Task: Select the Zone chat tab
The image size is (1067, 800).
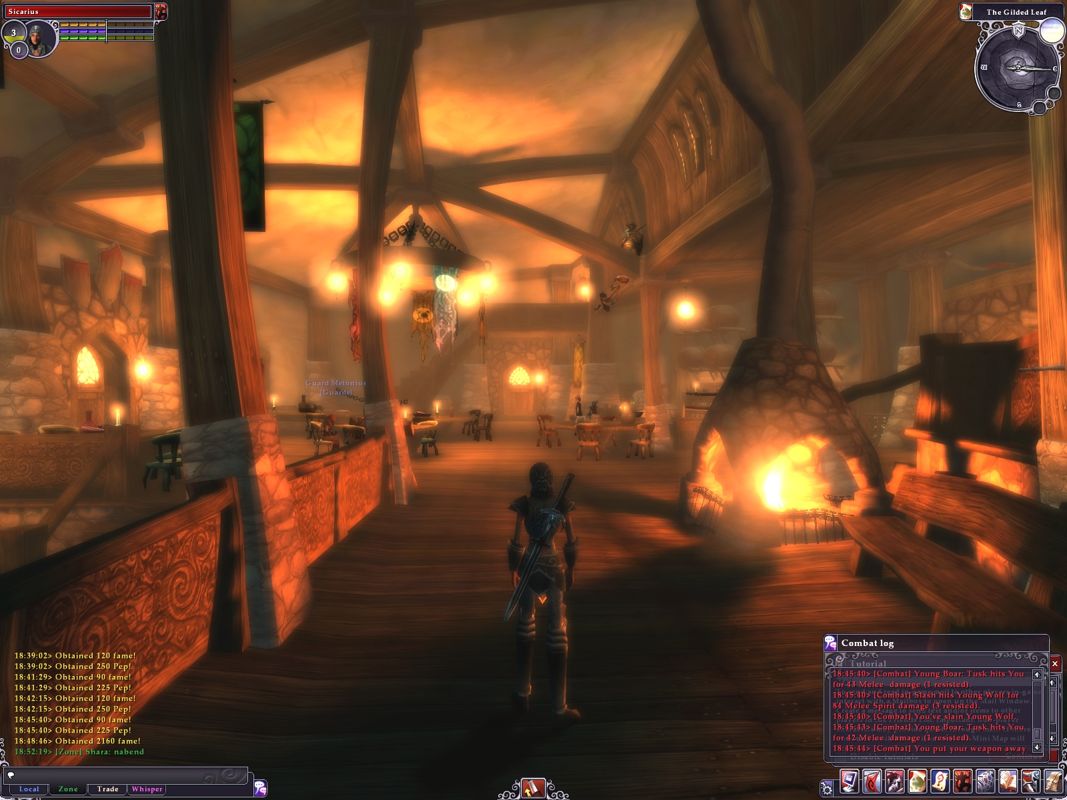Action: (x=68, y=789)
